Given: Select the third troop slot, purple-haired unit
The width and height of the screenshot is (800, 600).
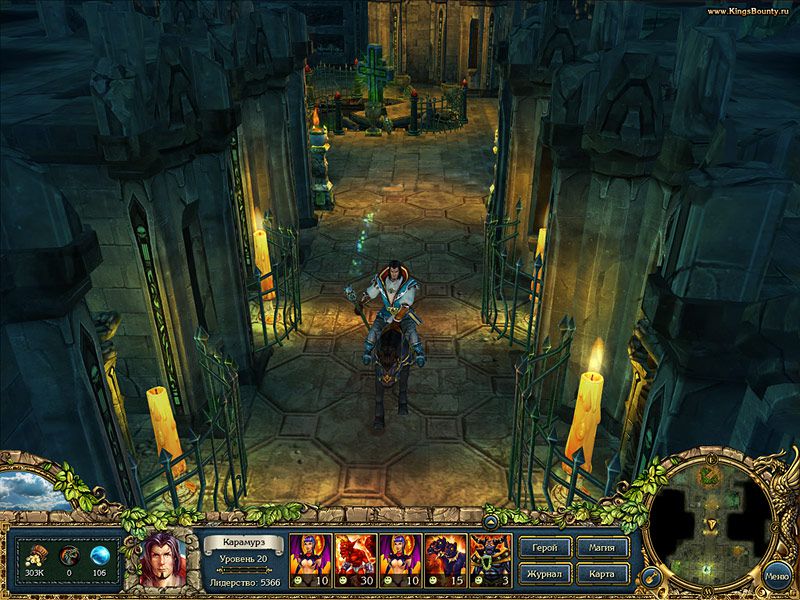Looking at the screenshot, I should tap(399, 559).
